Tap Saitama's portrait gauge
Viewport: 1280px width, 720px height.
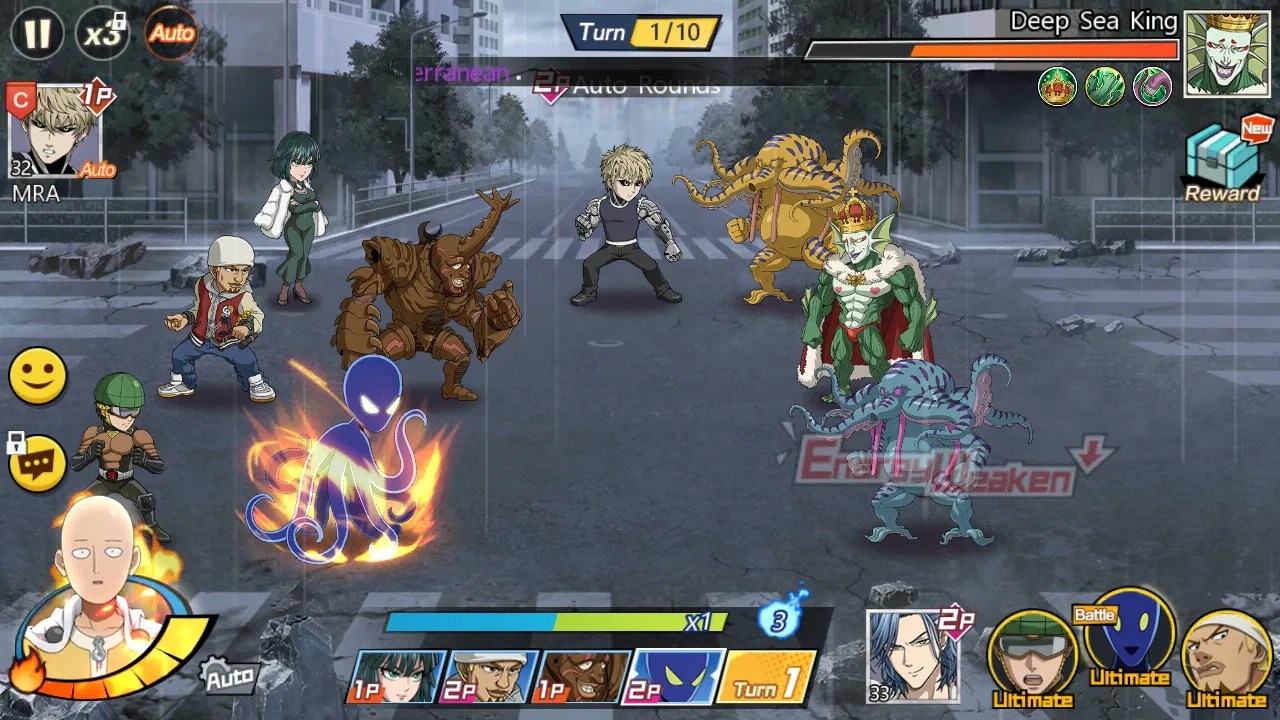100,600
